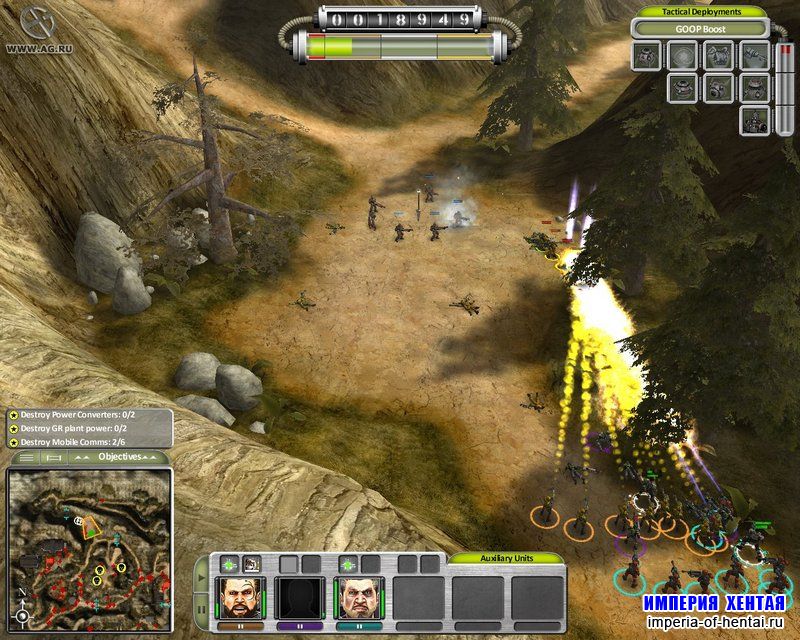Select the bearded hero portrait
The width and height of the screenshot is (800, 640).
(241, 596)
